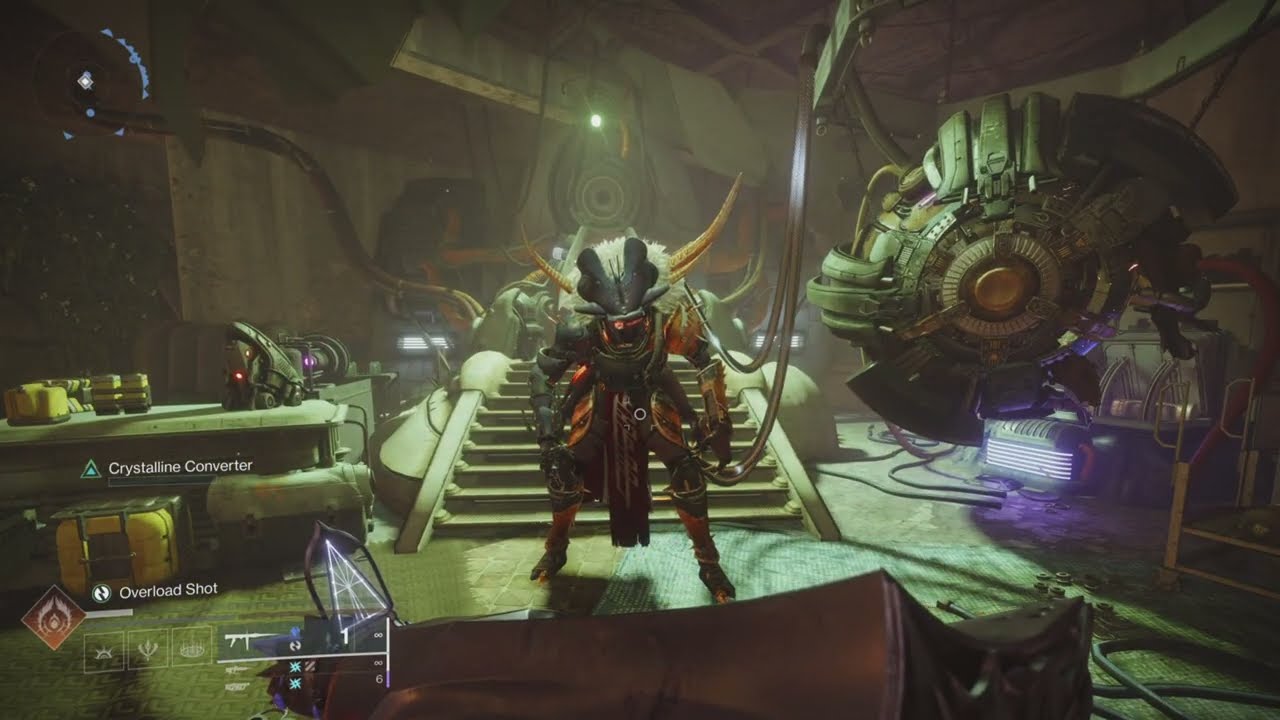Viewport: 1280px width, 720px height.
Task: Use the grenade ability icon
Action: [x=105, y=650]
